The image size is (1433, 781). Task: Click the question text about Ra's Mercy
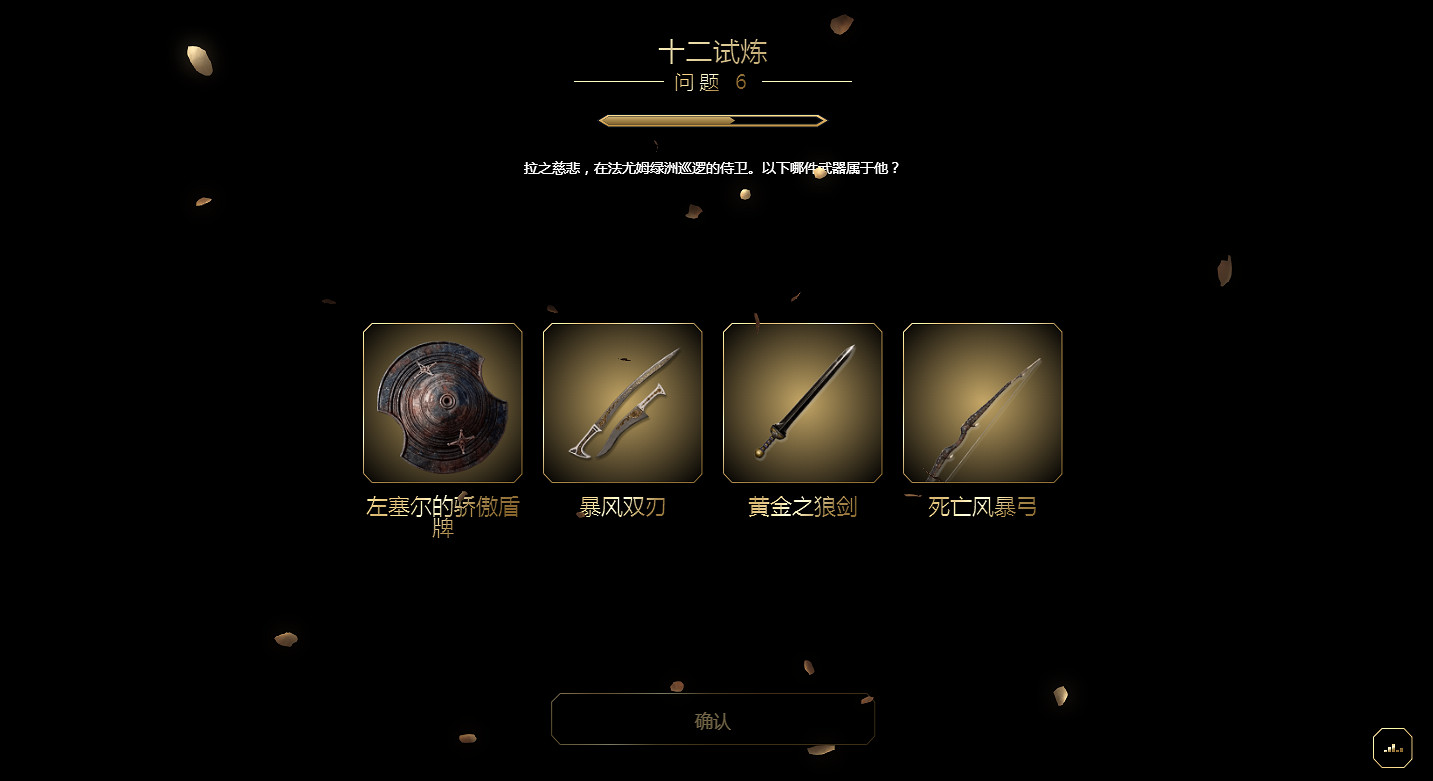coord(711,168)
